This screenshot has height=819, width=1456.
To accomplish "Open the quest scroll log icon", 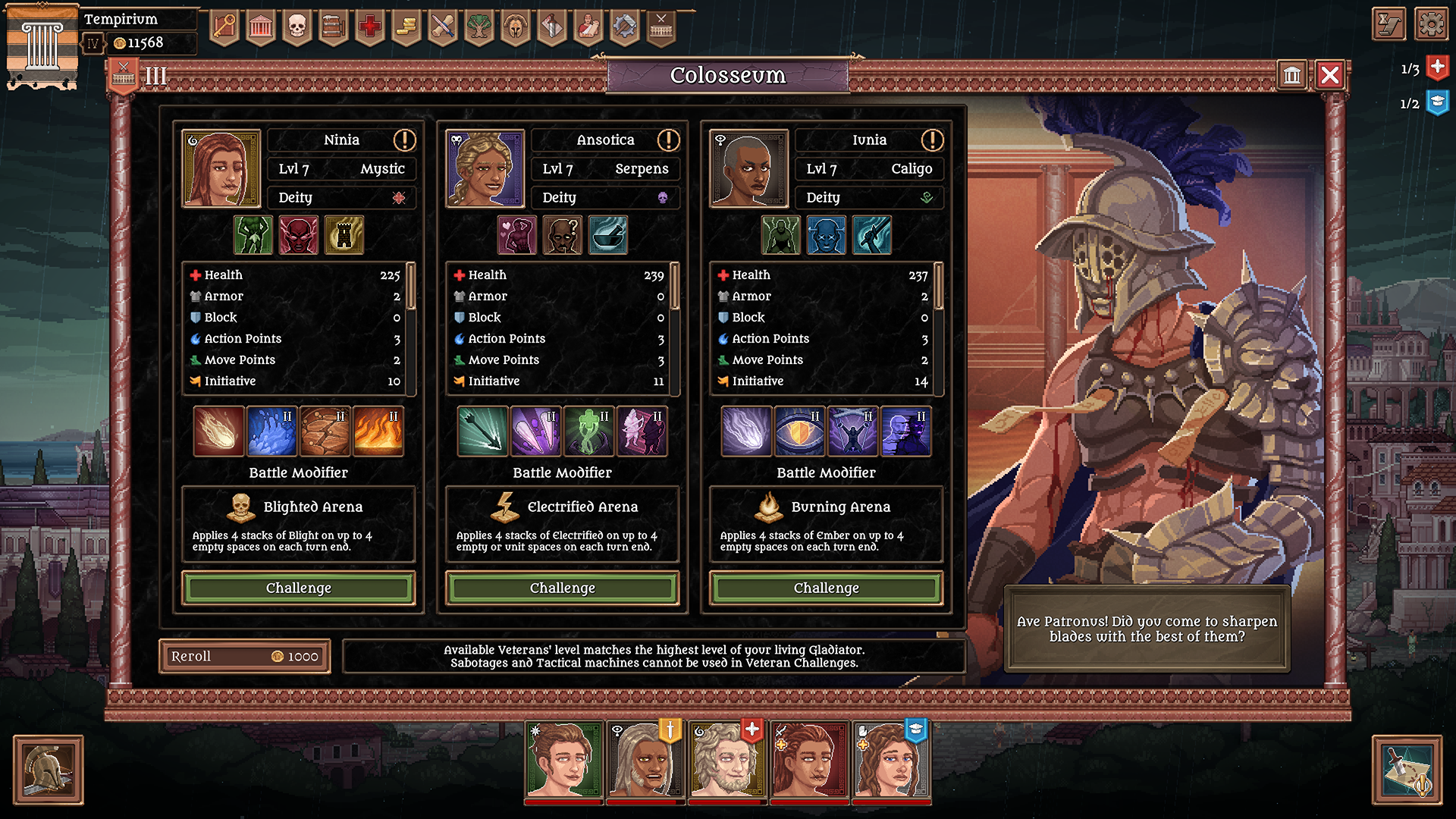I will (x=1390, y=24).
